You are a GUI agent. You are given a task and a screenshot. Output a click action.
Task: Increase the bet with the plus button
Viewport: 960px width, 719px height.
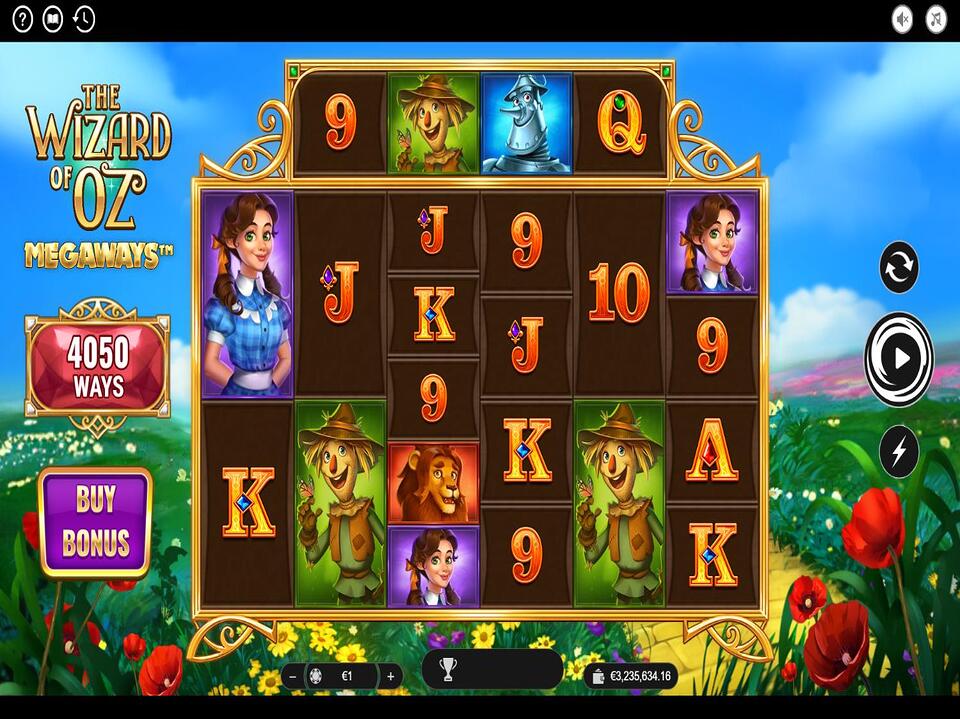pyautogui.click(x=390, y=676)
